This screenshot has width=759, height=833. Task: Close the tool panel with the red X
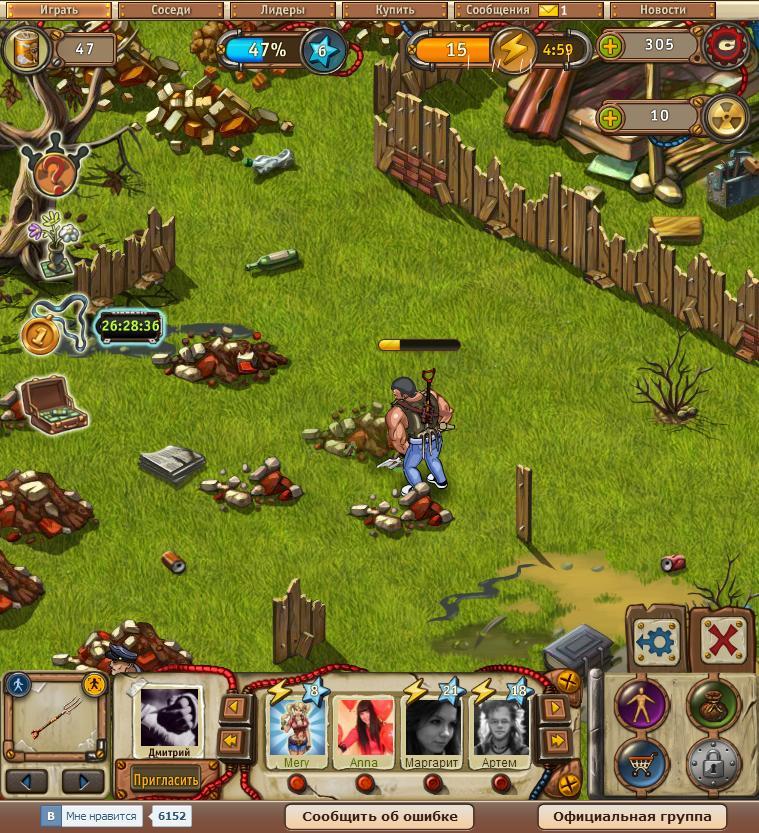[x=718, y=640]
